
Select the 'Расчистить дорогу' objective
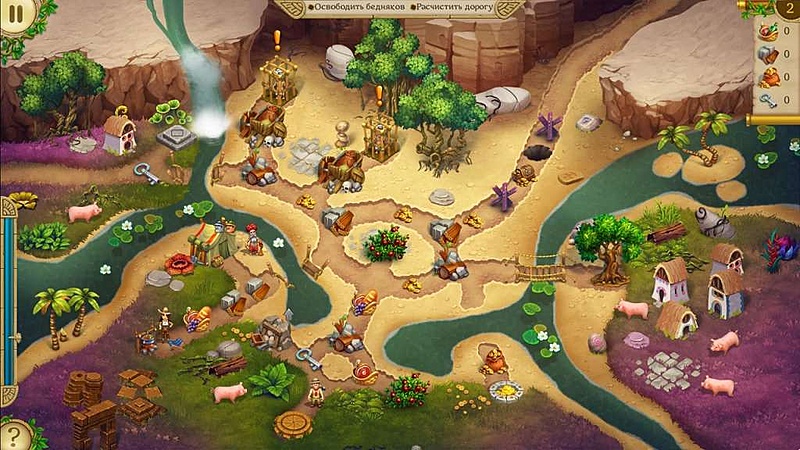pos(461,8)
